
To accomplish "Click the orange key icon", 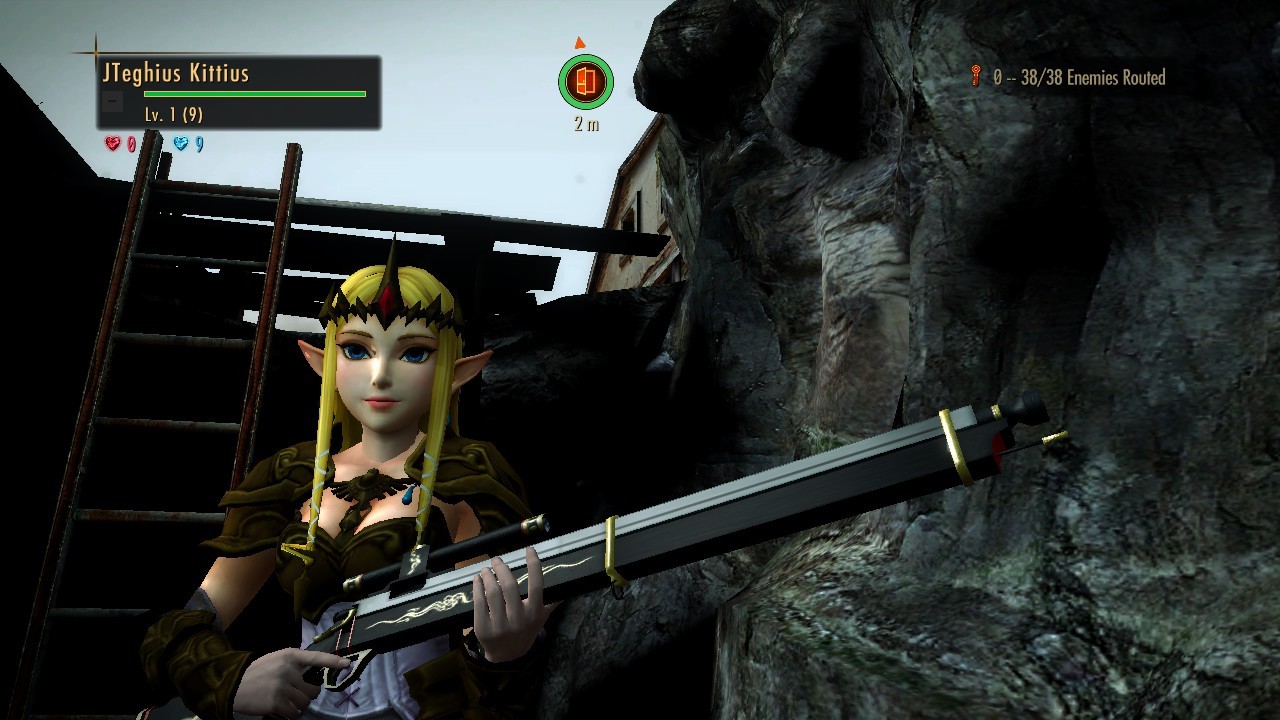I will tap(976, 75).
